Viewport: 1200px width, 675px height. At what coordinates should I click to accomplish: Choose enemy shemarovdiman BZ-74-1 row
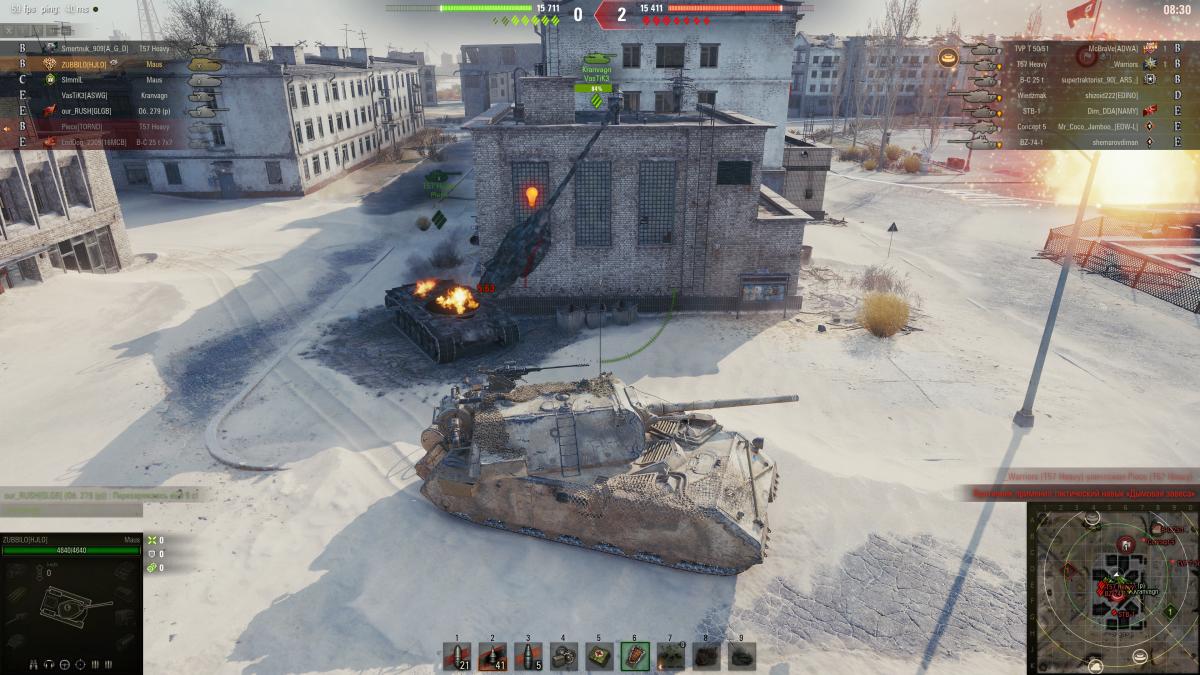1060,143
